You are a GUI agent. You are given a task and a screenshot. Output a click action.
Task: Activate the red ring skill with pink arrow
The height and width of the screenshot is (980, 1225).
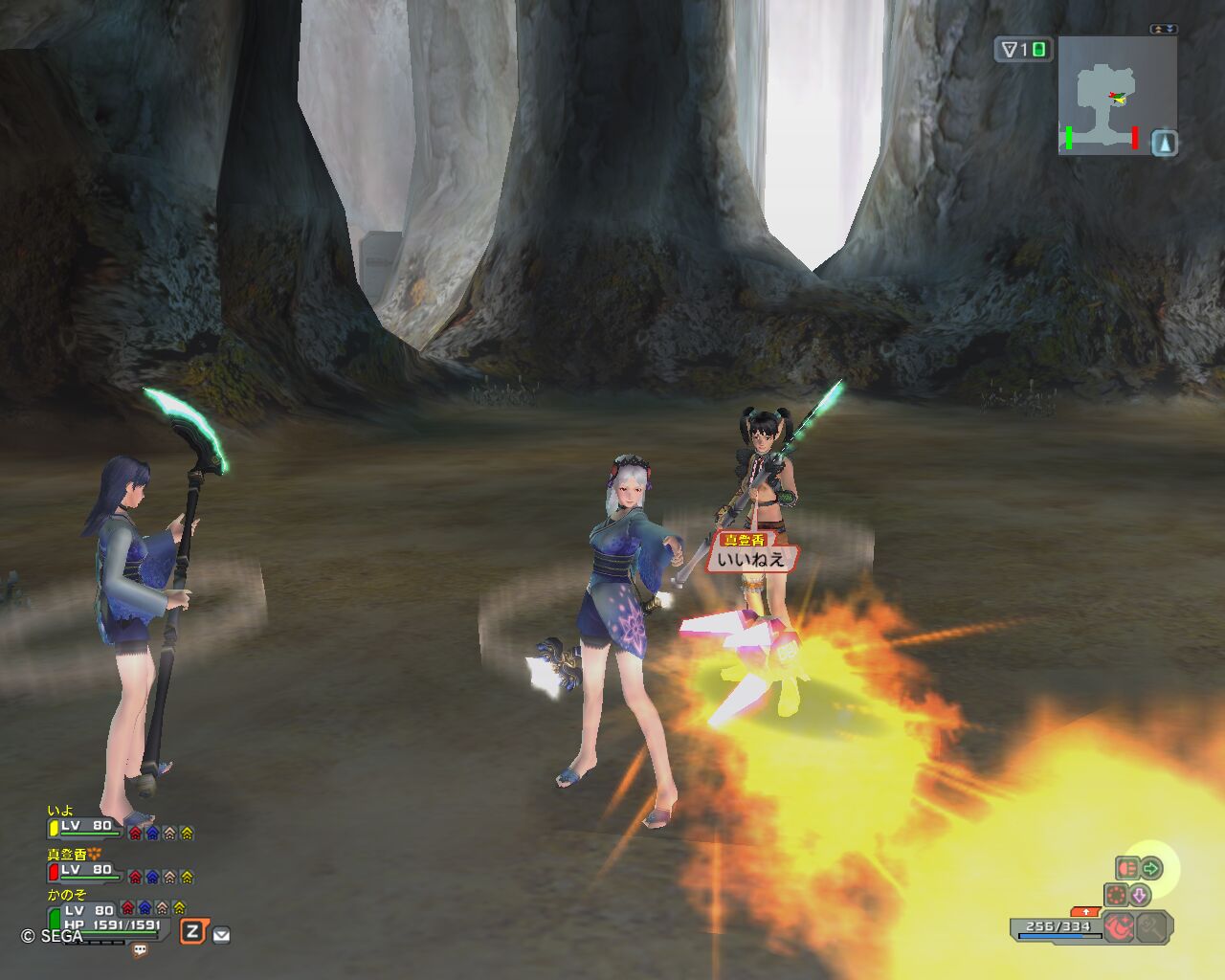pyautogui.click(x=1127, y=896)
